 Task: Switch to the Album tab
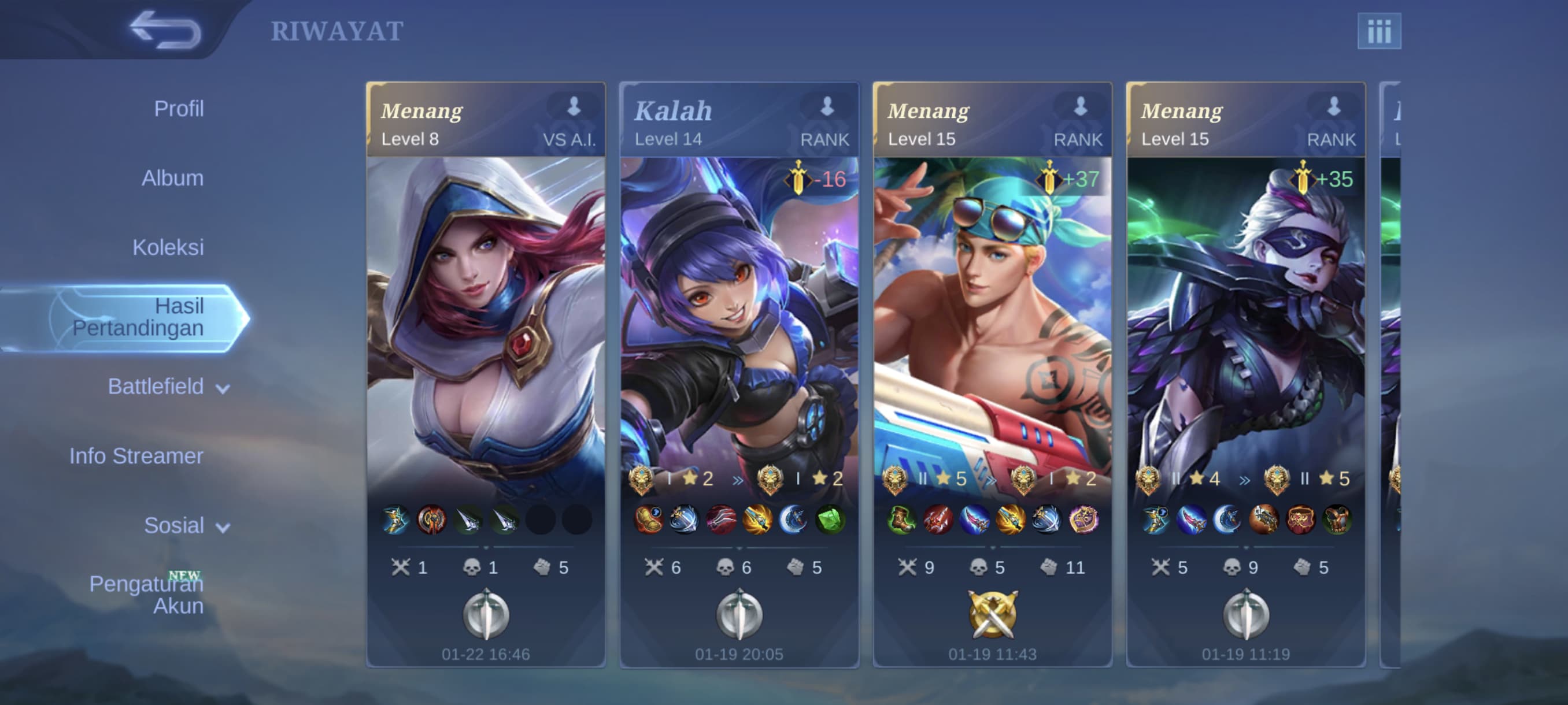[172, 178]
